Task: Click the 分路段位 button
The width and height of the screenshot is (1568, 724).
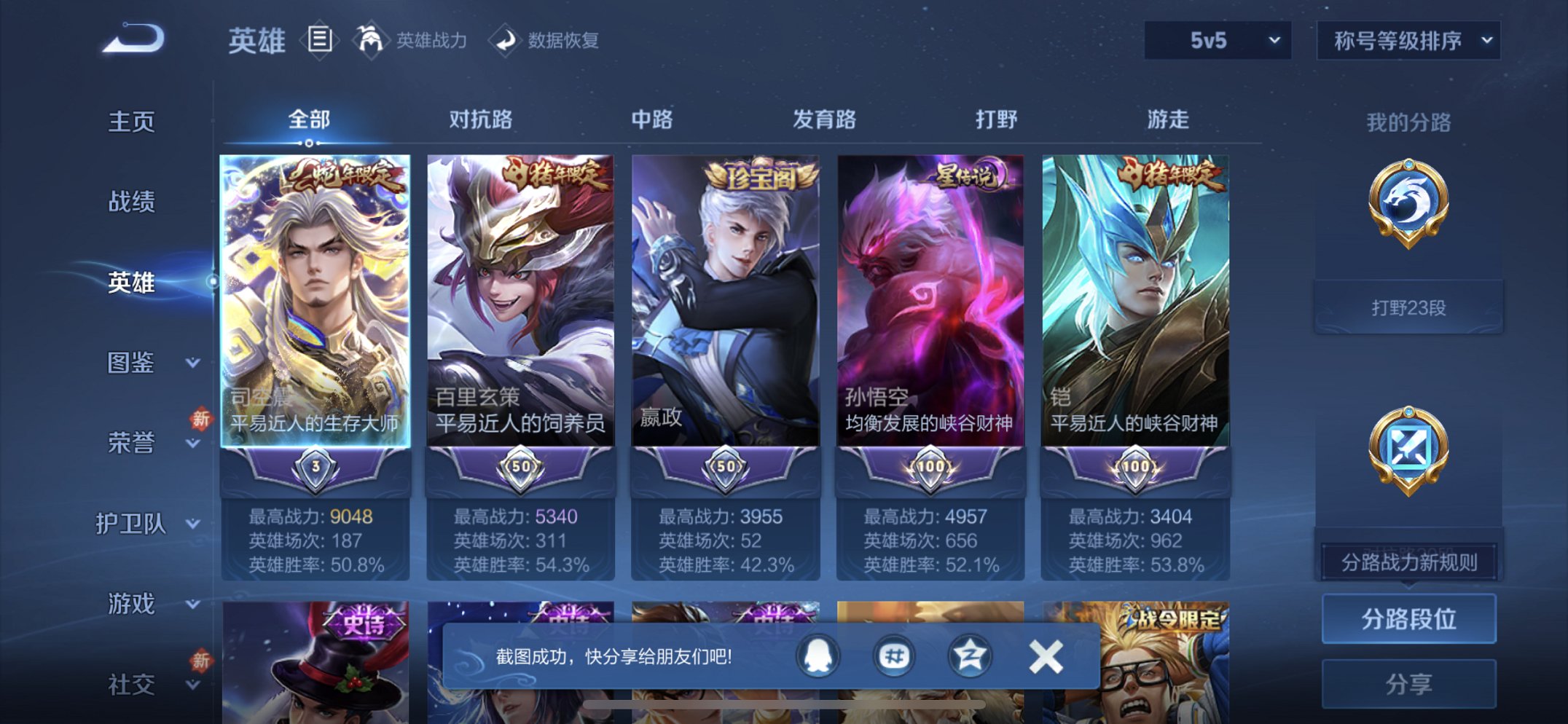Action: (1408, 618)
